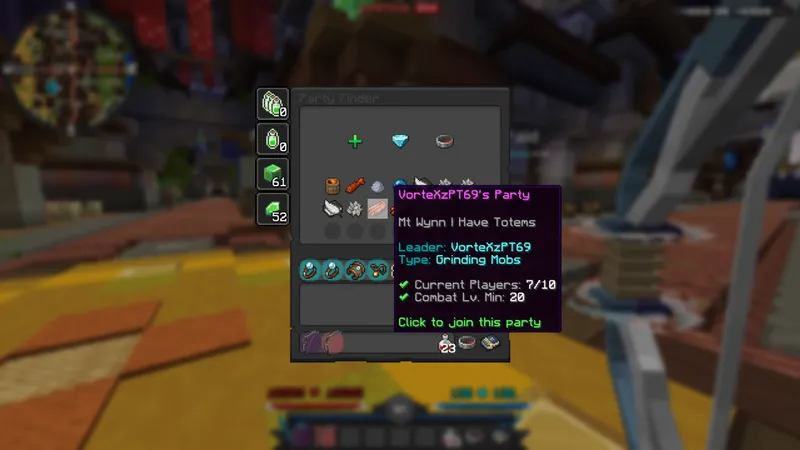The width and height of the screenshot is (800, 450).
Task: Join VorteXzPT69's party via highlighted slot
Action: (x=378, y=208)
